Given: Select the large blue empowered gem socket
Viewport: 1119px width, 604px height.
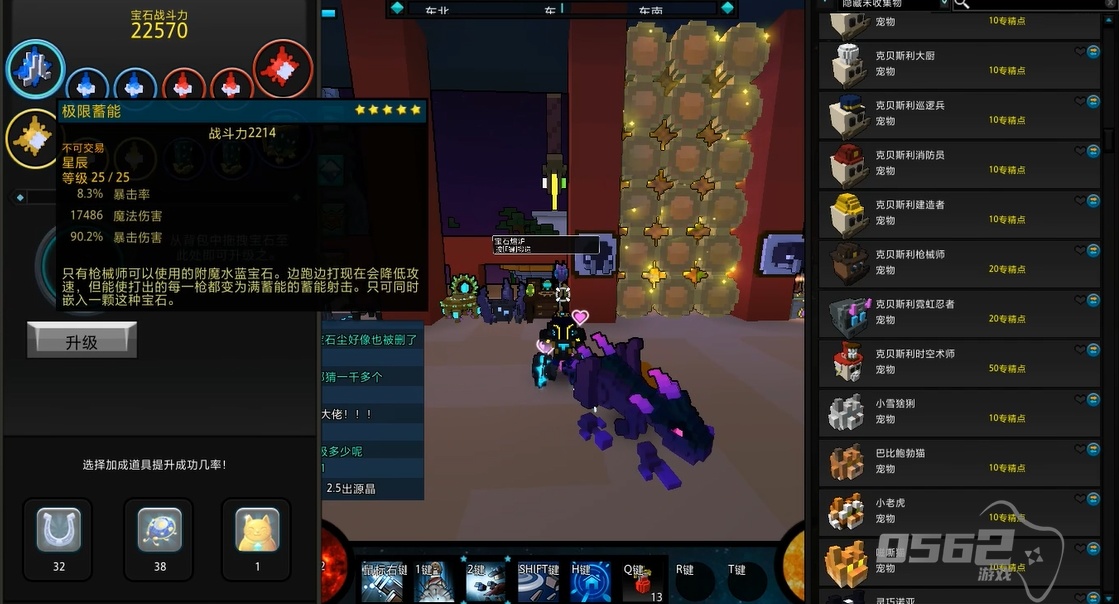Looking at the screenshot, I should point(35,69).
